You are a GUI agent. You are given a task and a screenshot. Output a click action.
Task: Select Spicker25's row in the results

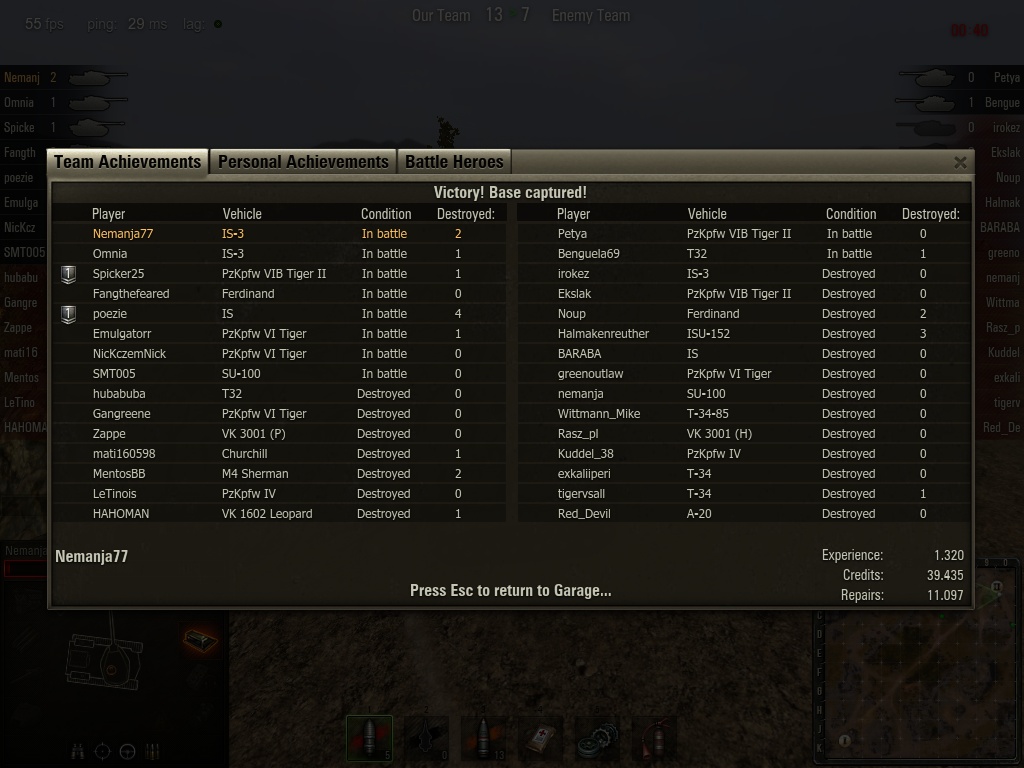coord(118,274)
